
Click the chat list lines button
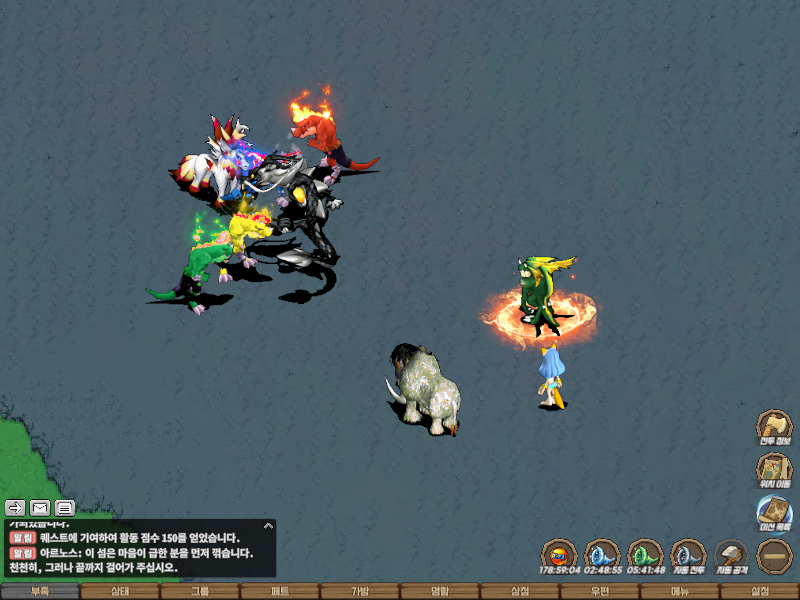coord(65,508)
